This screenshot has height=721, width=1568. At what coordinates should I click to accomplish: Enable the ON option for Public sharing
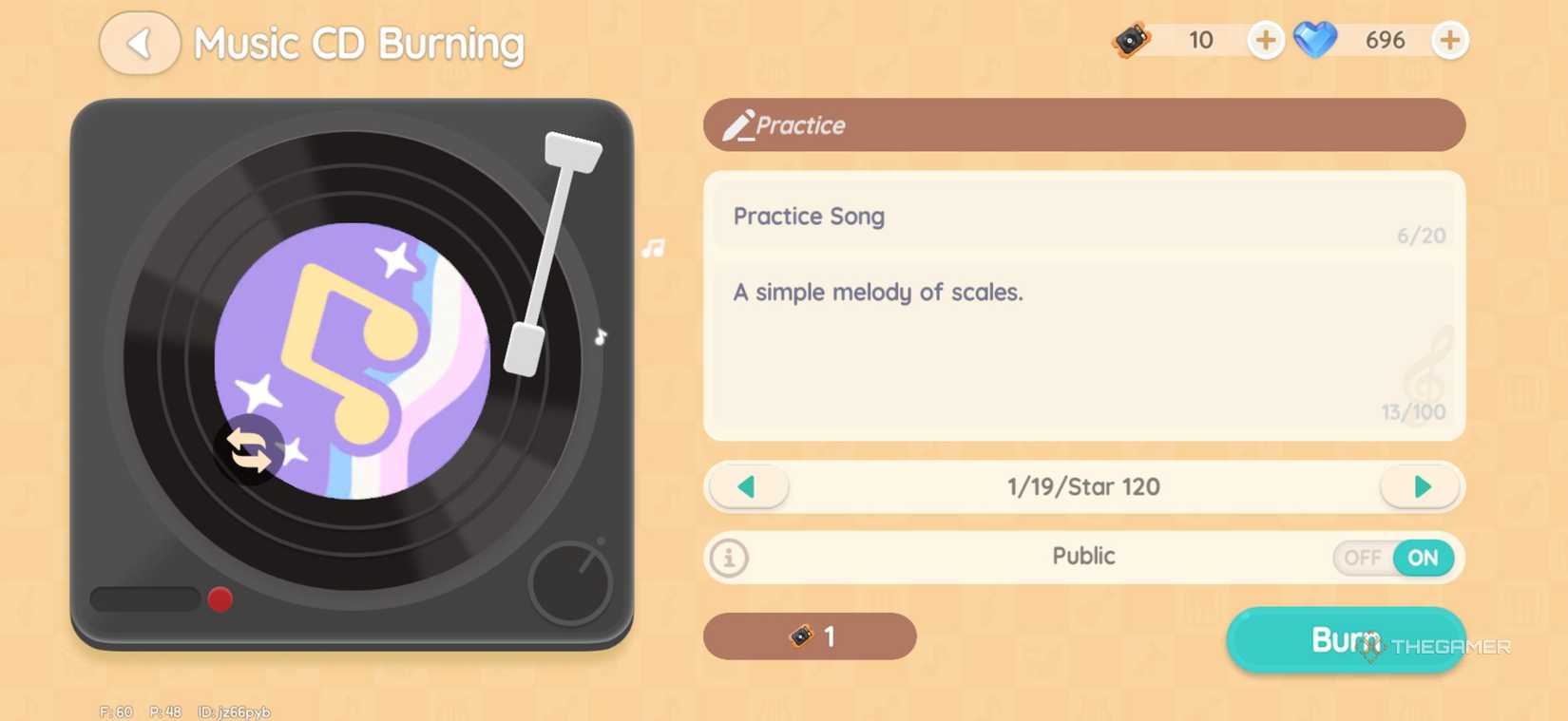point(1423,559)
